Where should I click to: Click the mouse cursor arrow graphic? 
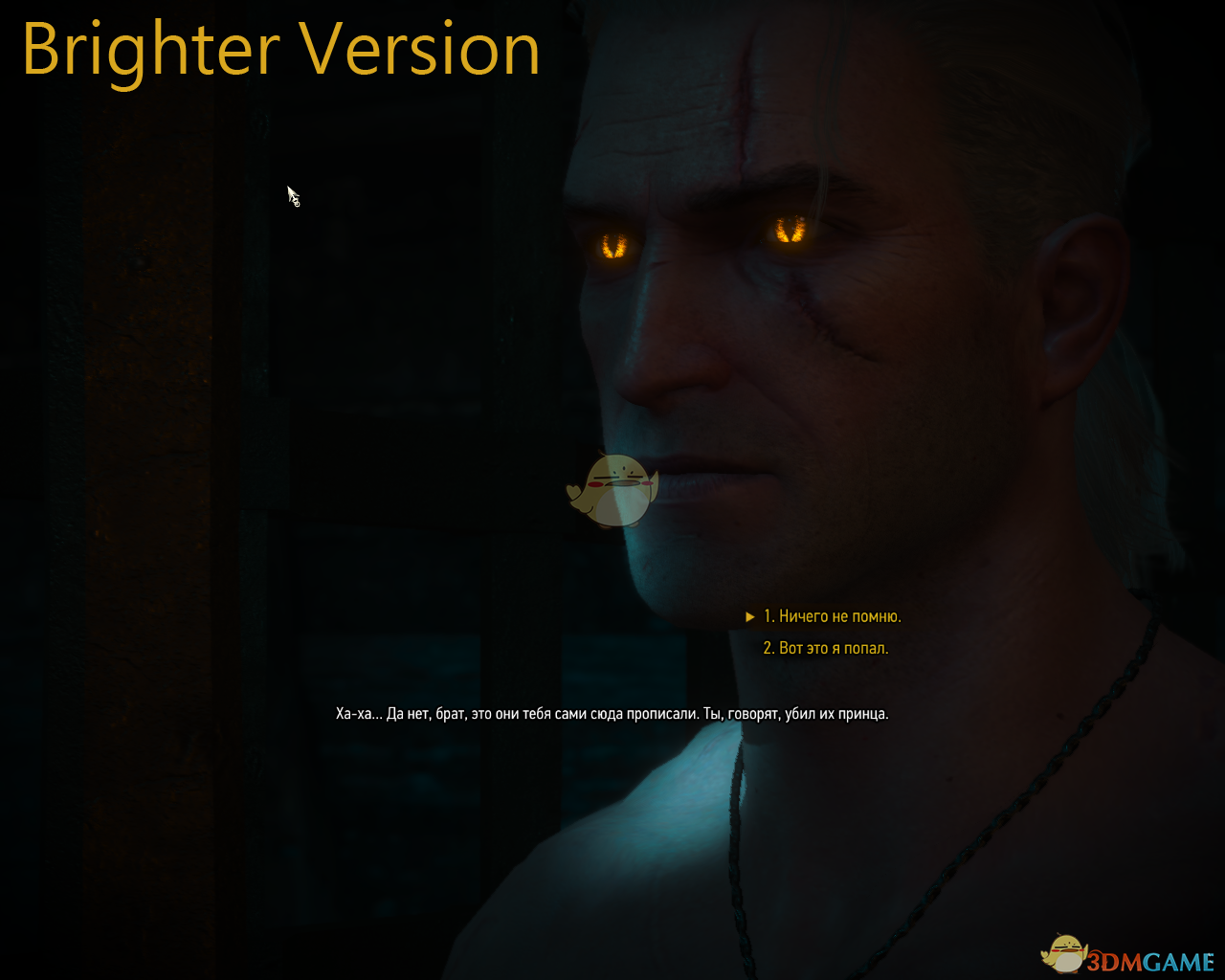click(x=292, y=194)
